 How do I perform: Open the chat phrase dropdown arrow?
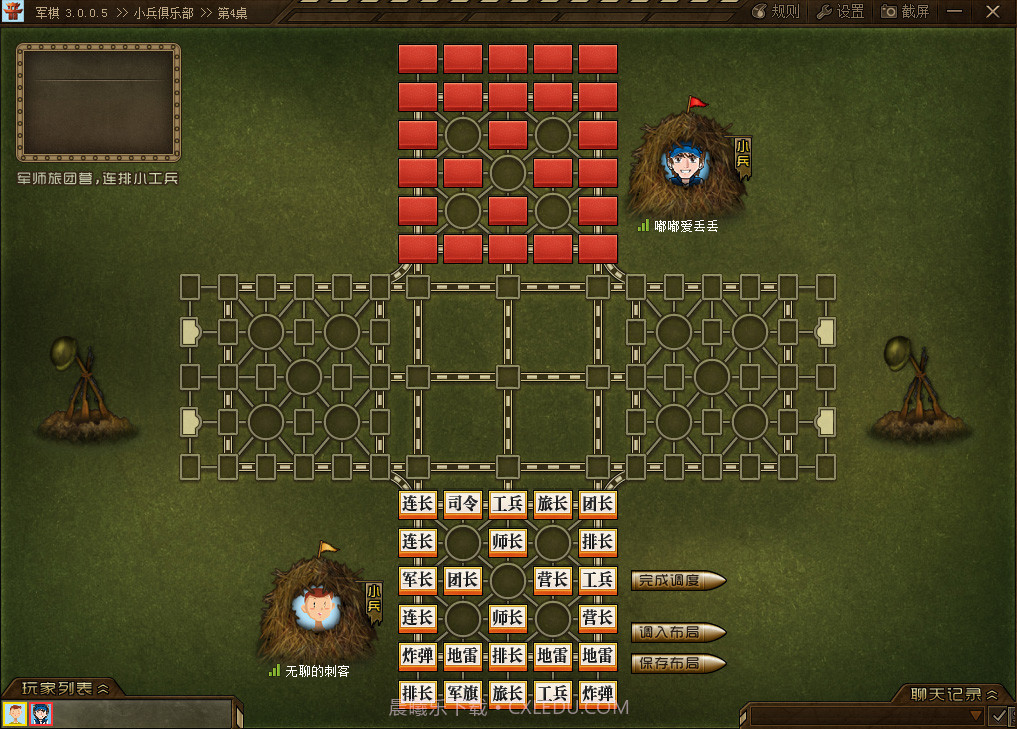pos(976,716)
